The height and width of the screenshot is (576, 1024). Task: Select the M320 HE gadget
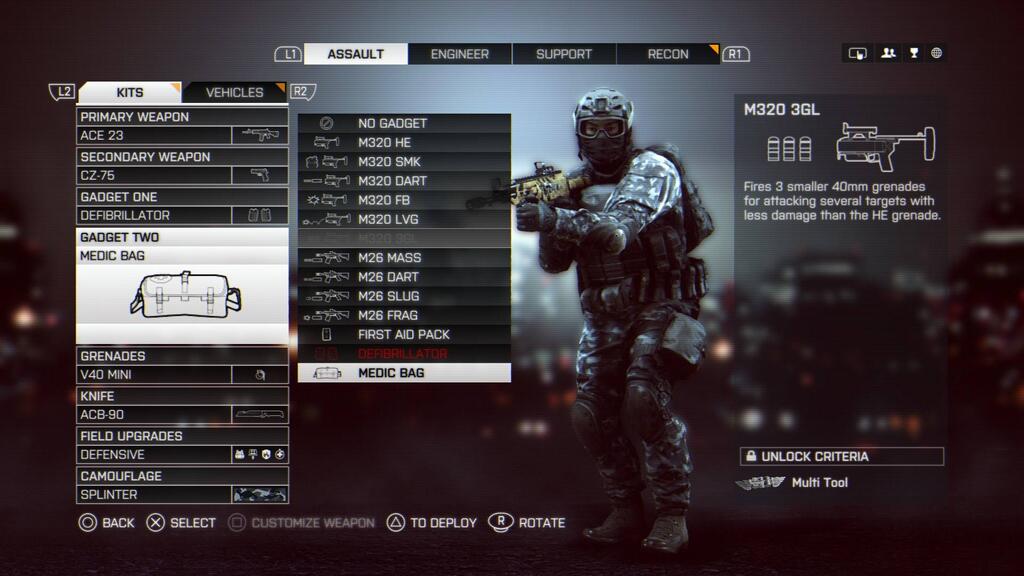tap(404, 142)
